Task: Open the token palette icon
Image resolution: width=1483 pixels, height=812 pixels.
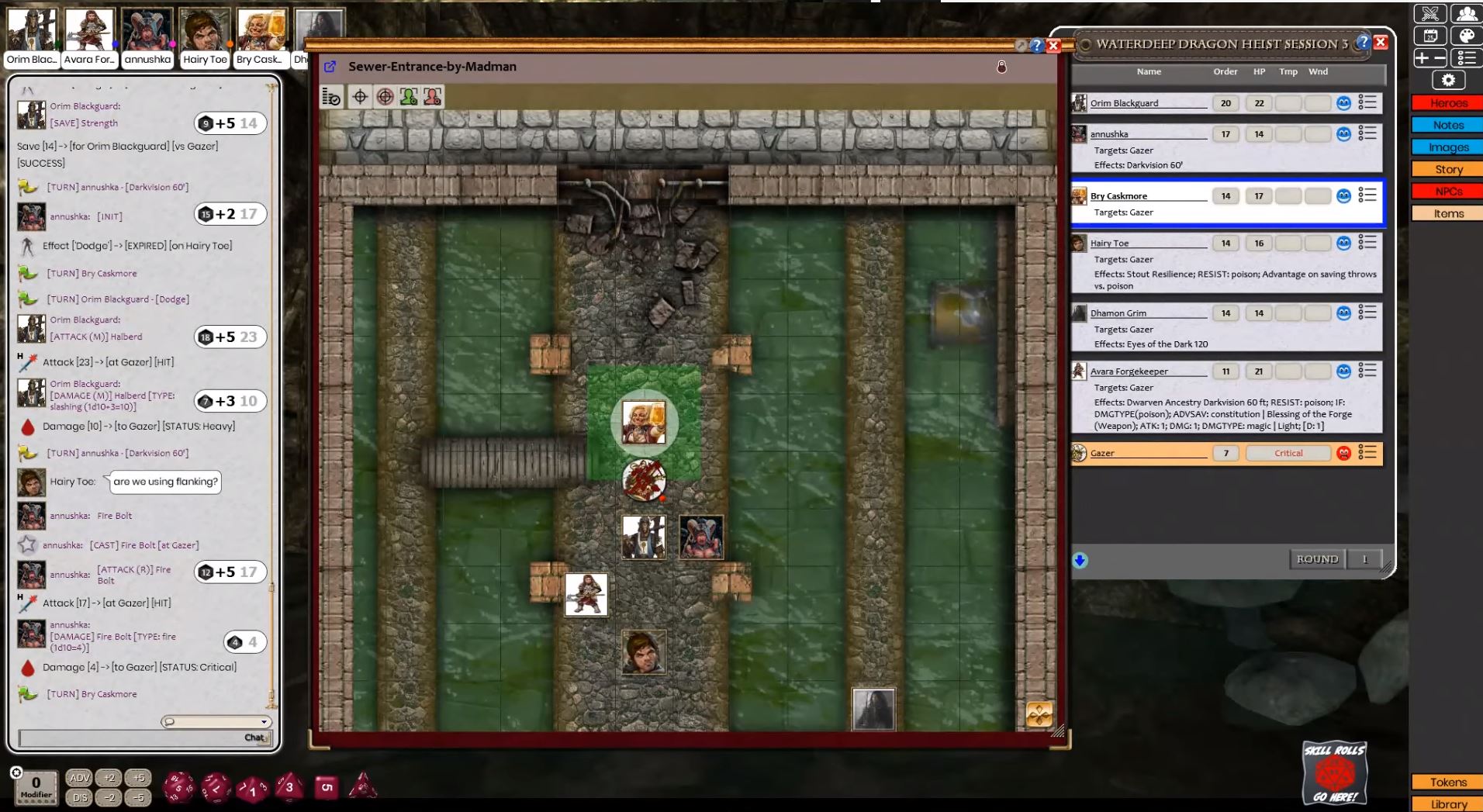Action: (x=1464, y=36)
